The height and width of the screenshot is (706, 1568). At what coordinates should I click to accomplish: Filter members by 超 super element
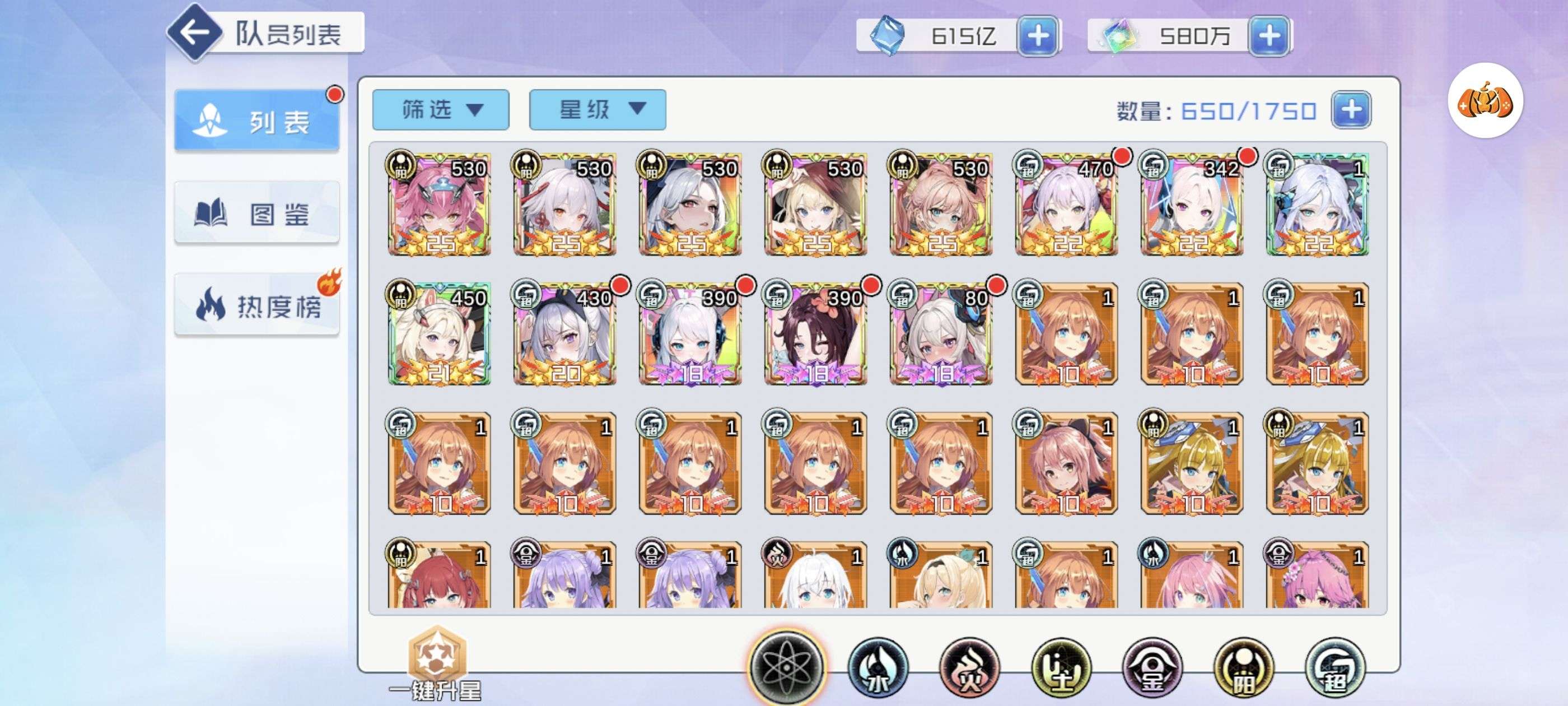pos(1335,668)
